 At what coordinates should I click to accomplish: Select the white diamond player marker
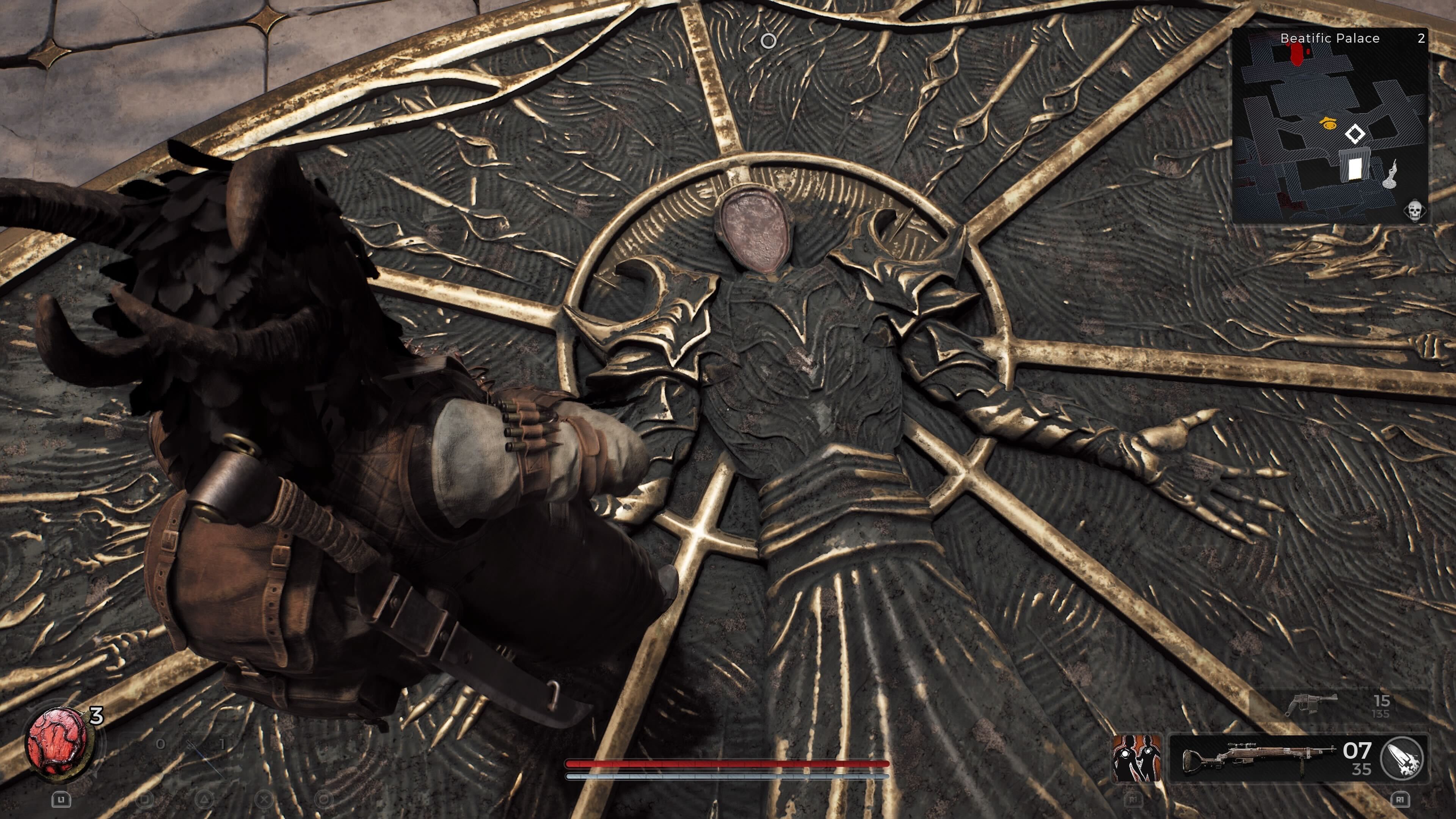1356,134
